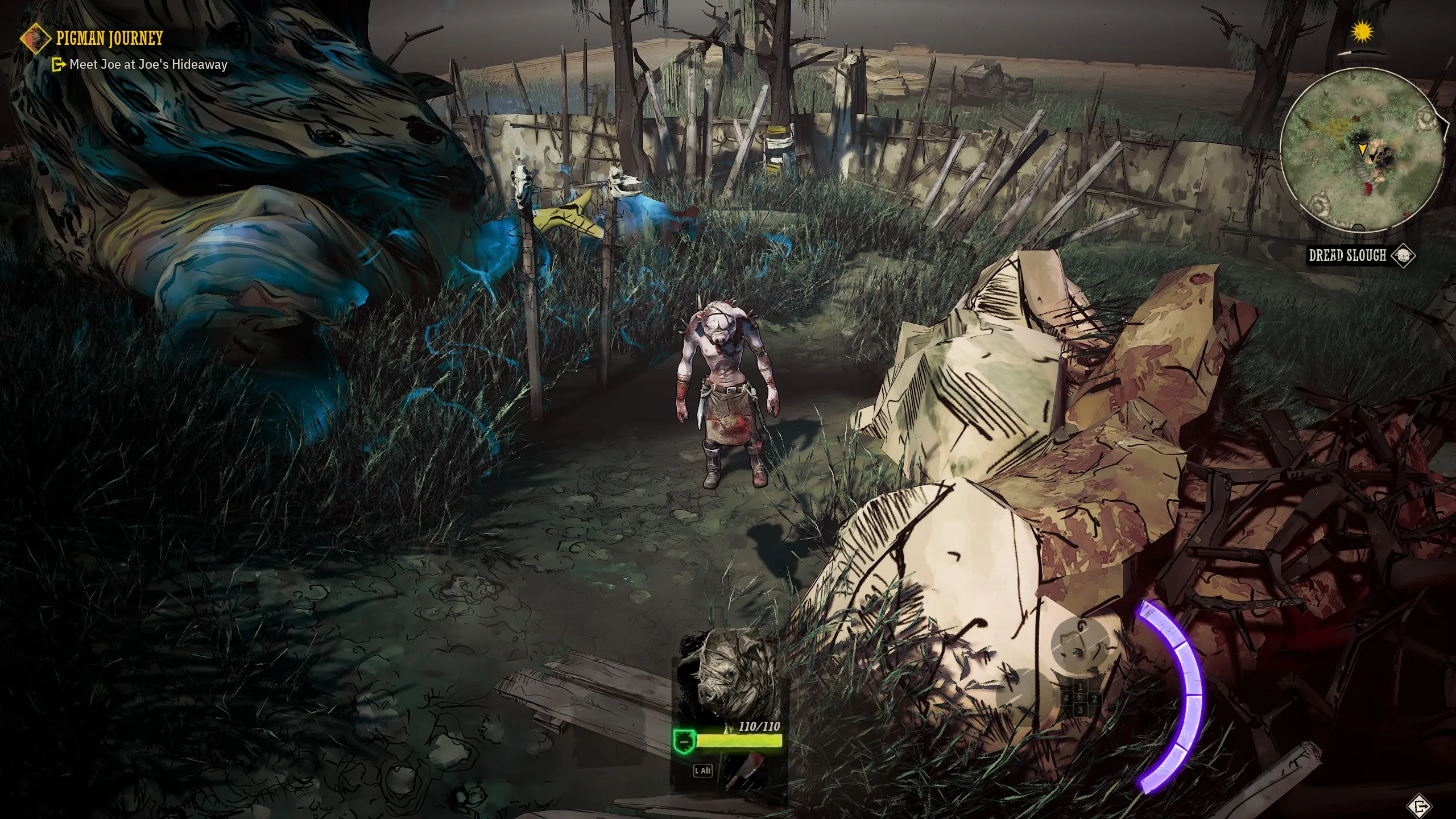Select the Pigman Journey diamond quest icon
The width and height of the screenshot is (1456, 819).
[35, 39]
